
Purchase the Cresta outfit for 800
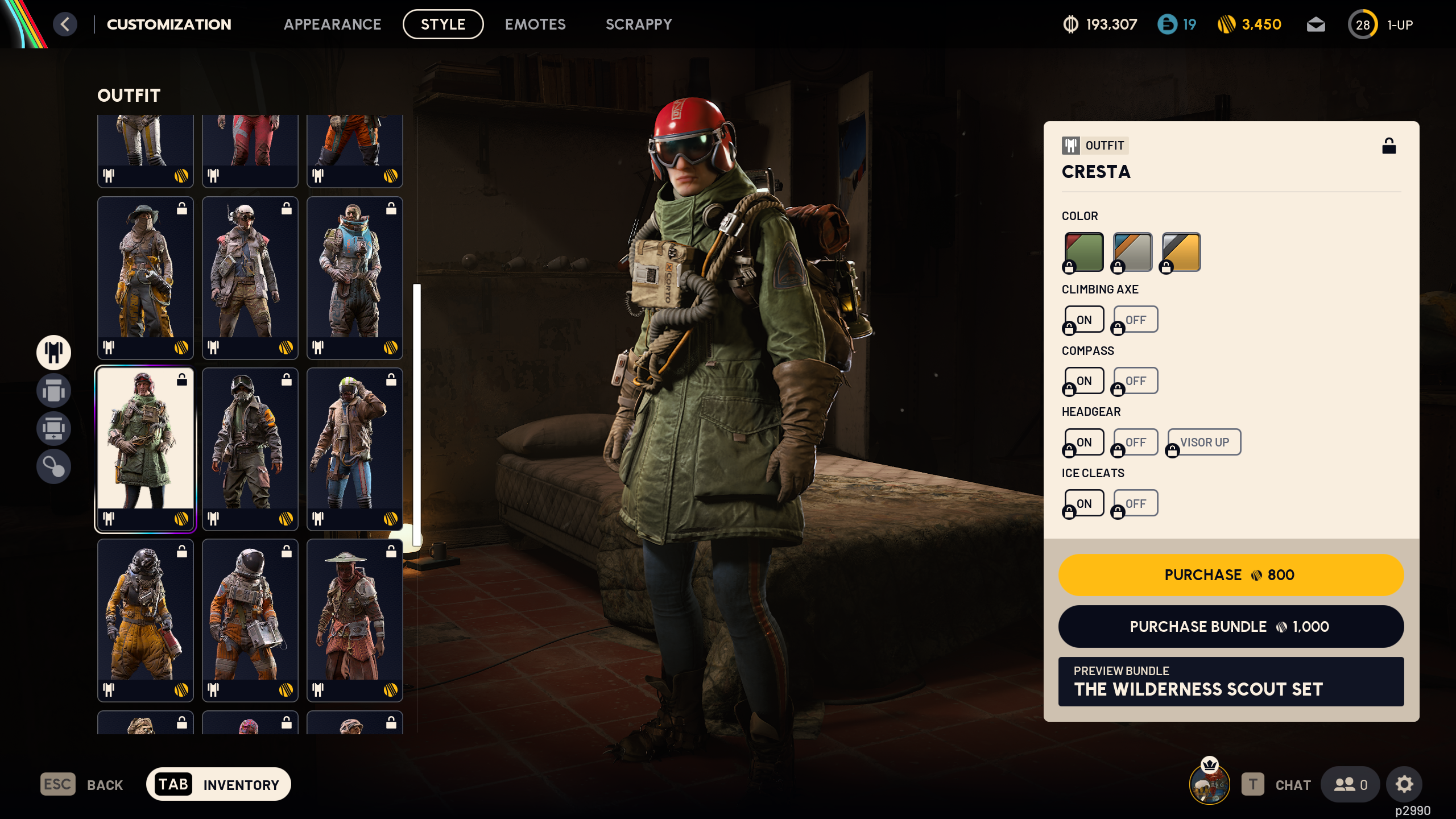click(1231, 575)
